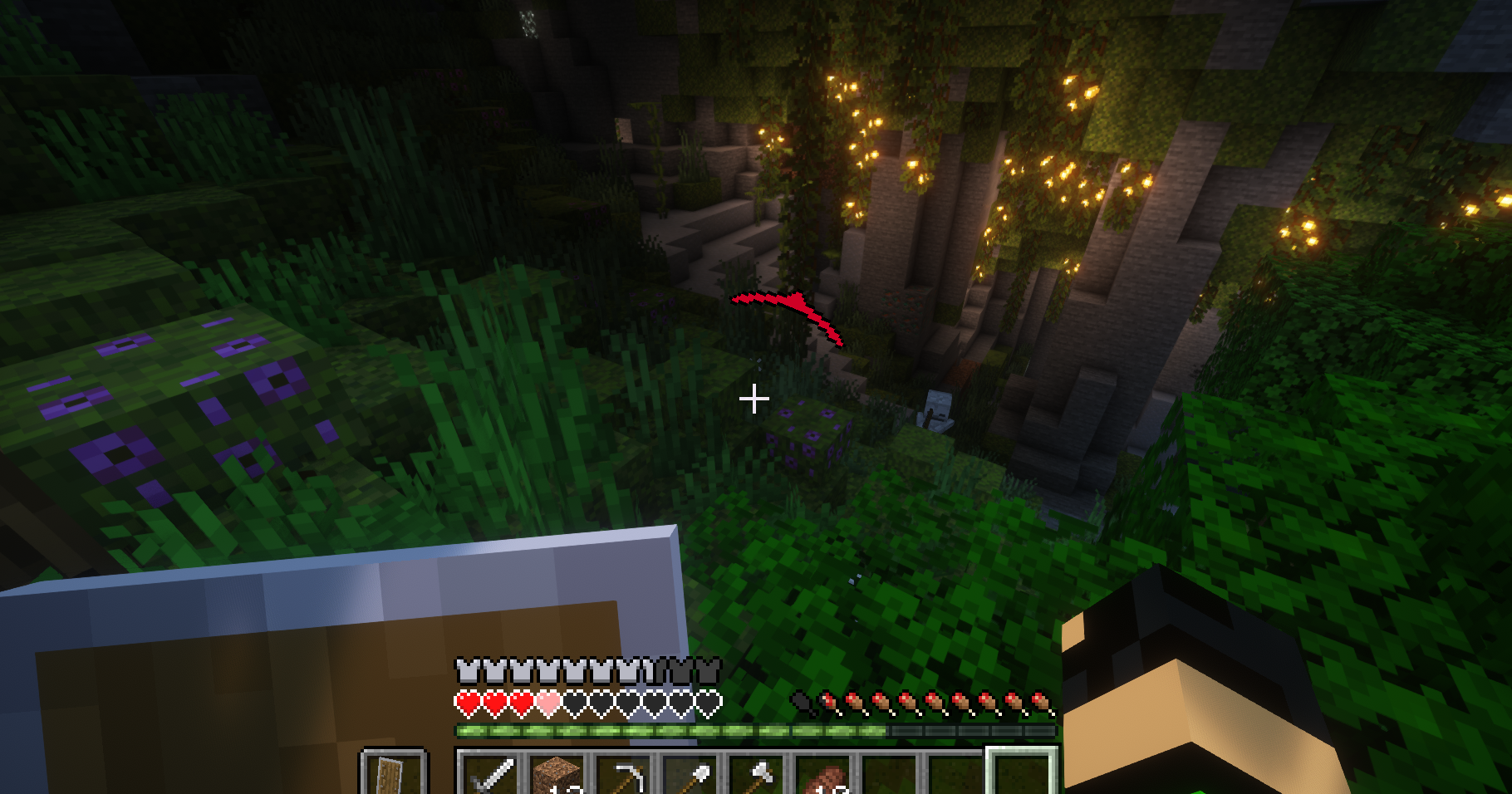Click the green experience bar
This screenshot has width=1512, height=794.
pos(665,728)
